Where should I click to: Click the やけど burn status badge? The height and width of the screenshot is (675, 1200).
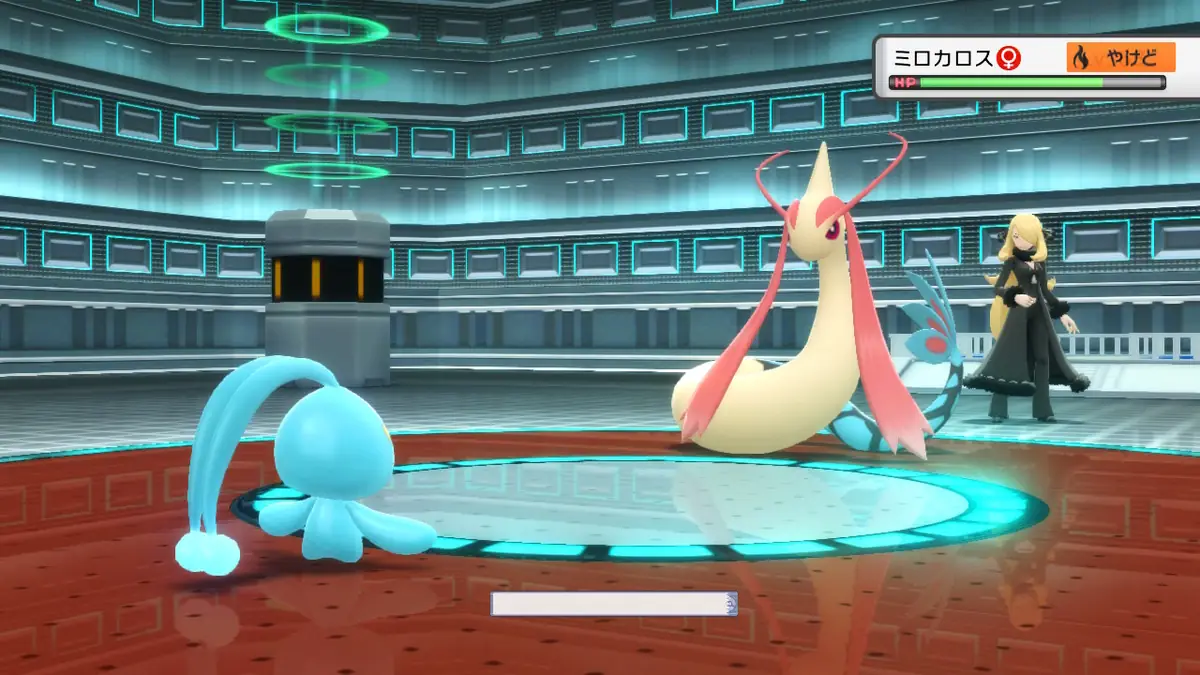[x=1120, y=58]
